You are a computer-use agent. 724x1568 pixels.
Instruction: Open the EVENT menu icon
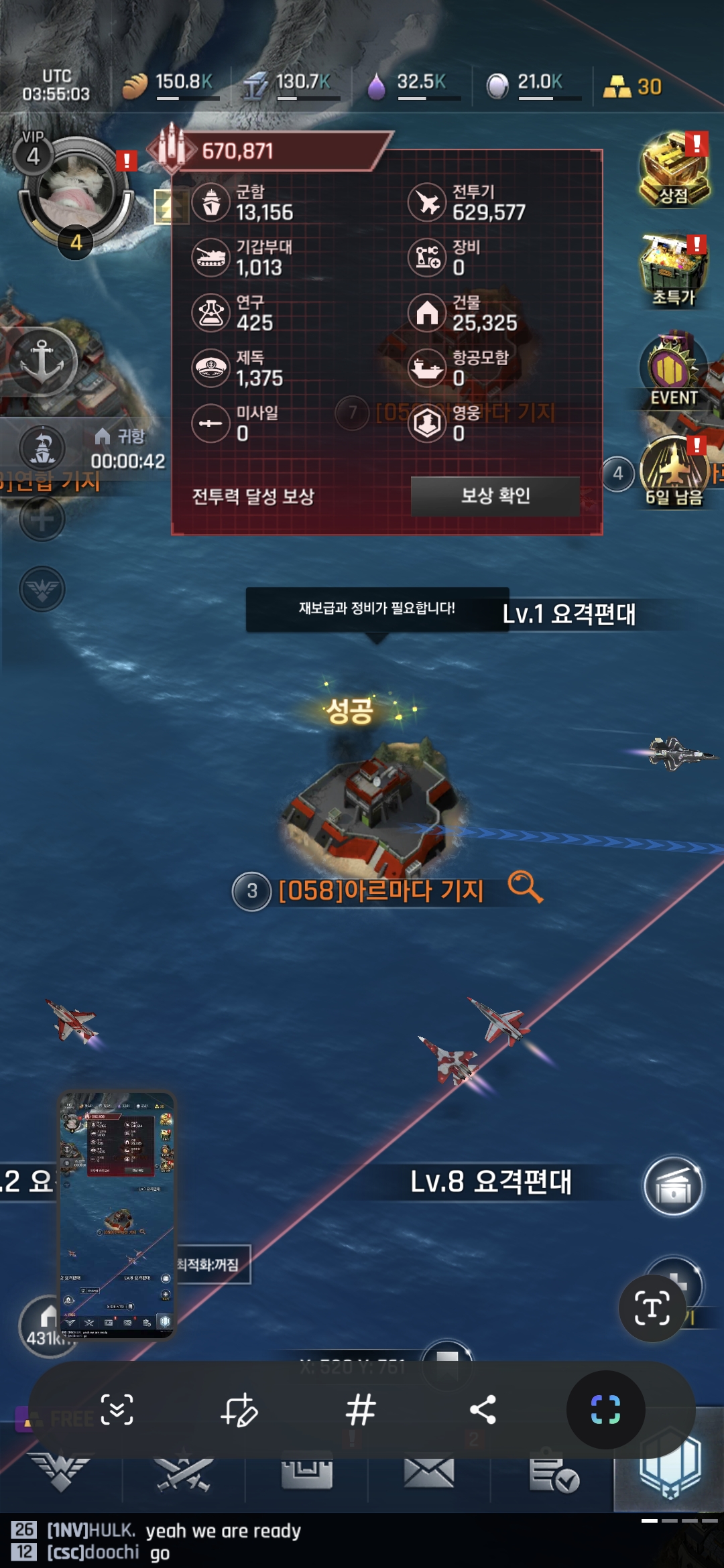[x=674, y=371]
